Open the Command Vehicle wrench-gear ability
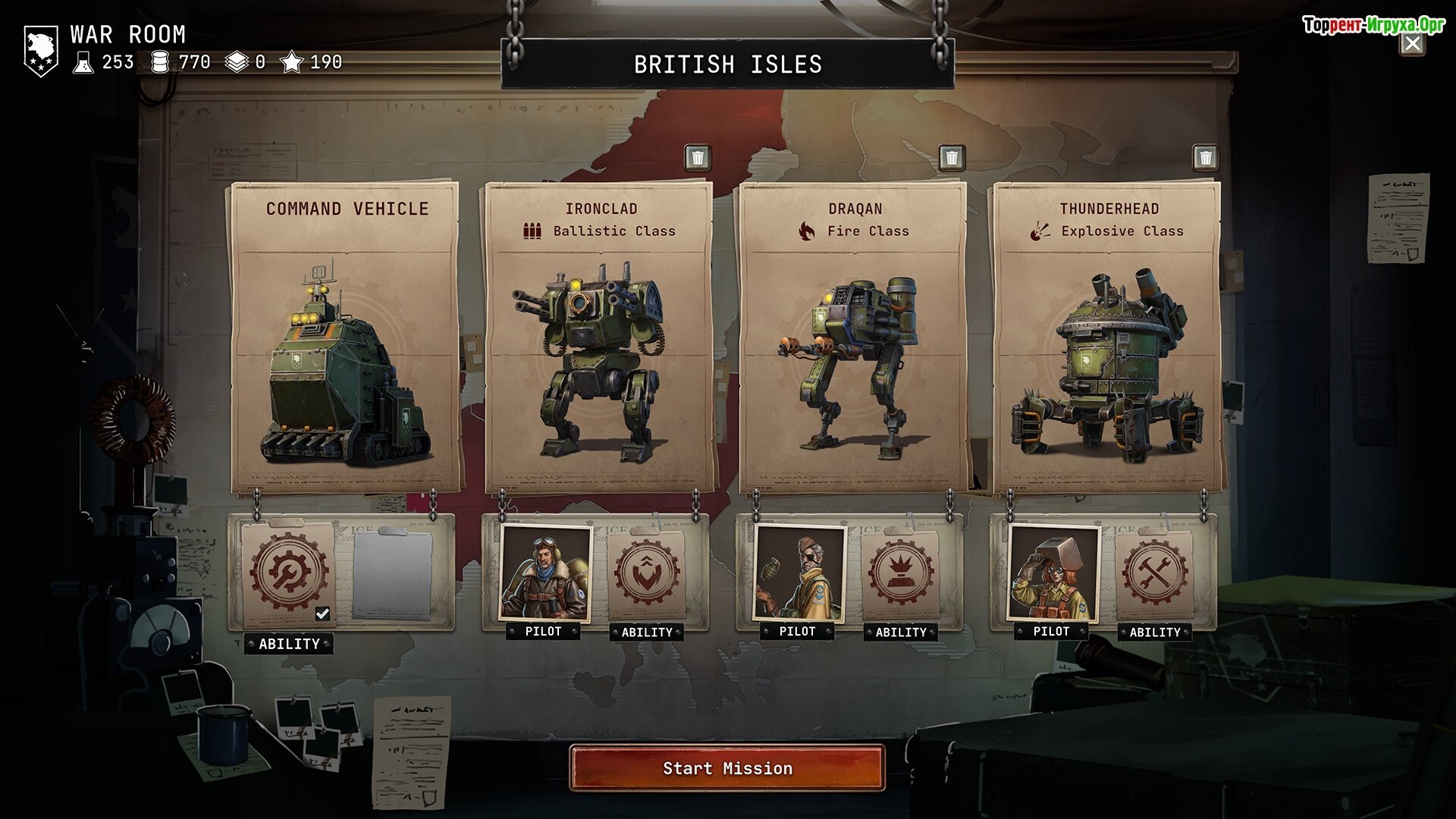Viewport: 1456px width, 819px height. pyautogui.click(x=289, y=571)
